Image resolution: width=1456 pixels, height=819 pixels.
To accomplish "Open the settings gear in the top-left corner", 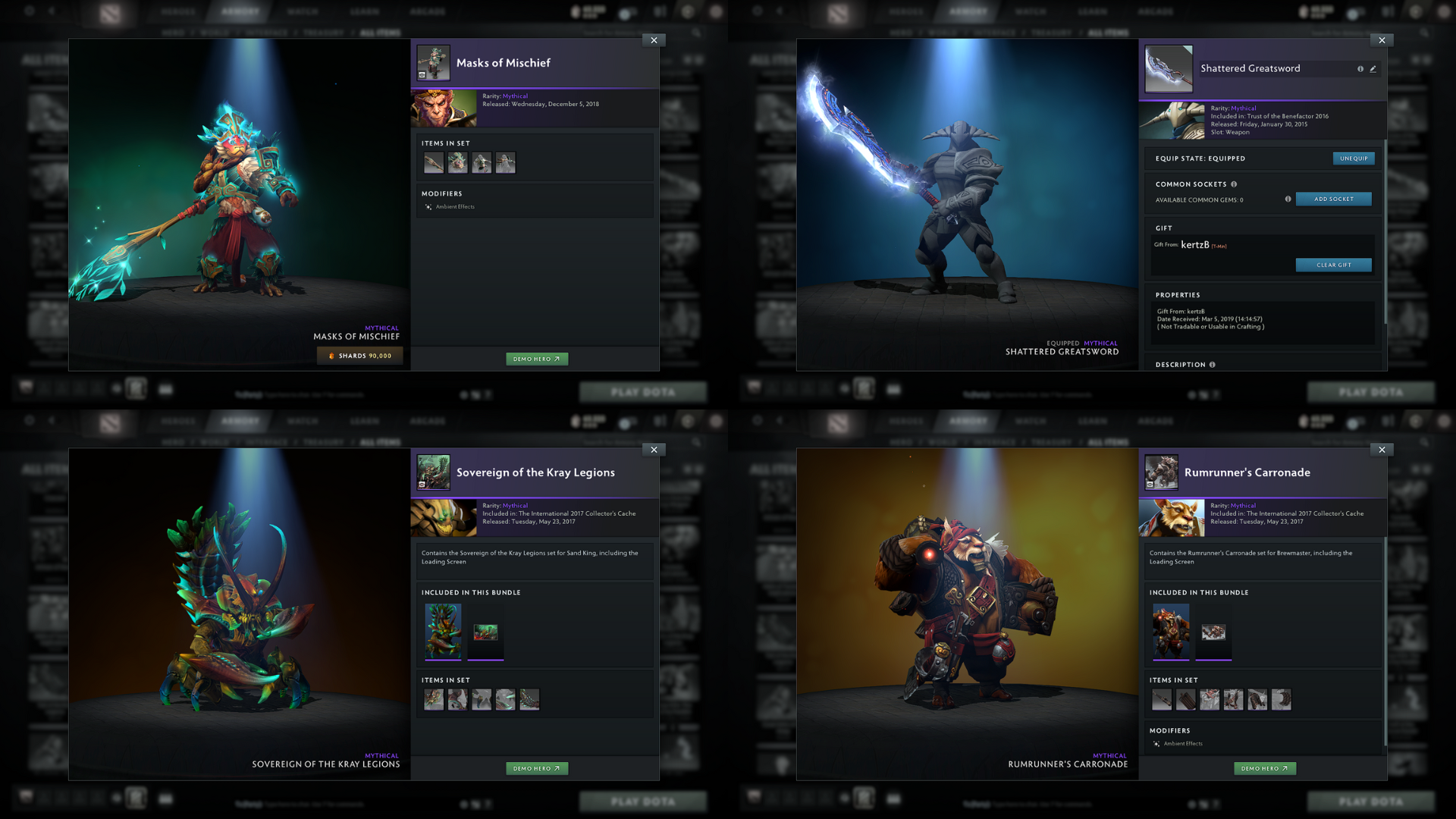I will point(29,11).
